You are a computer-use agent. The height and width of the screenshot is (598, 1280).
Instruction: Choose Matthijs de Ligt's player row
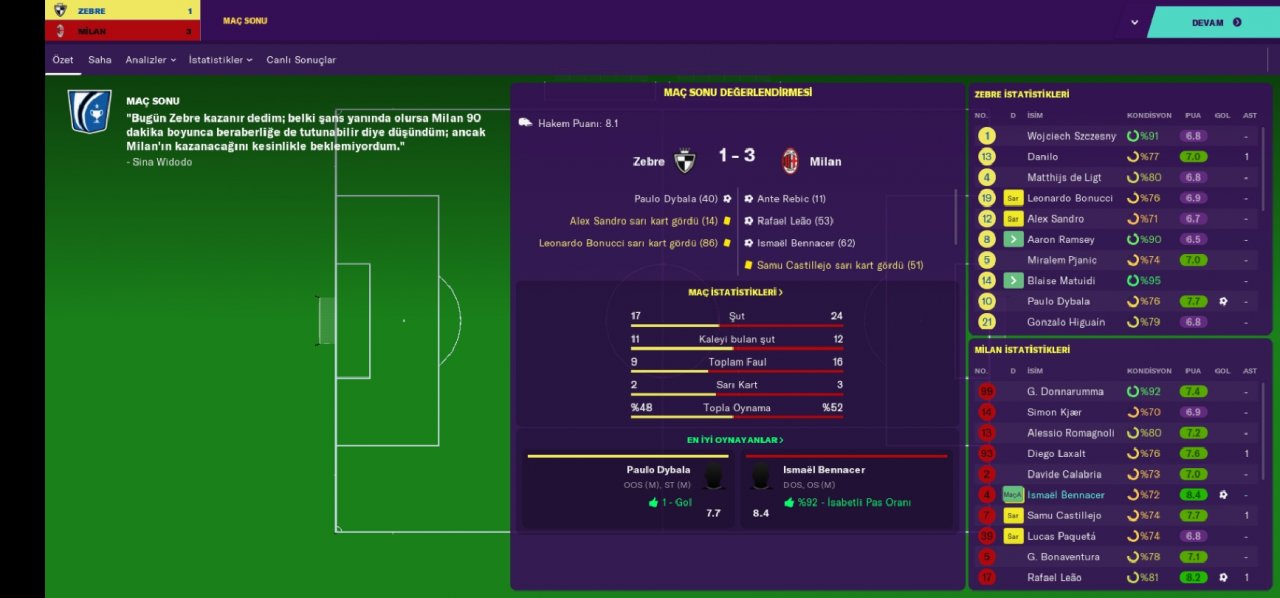(x=1068, y=177)
